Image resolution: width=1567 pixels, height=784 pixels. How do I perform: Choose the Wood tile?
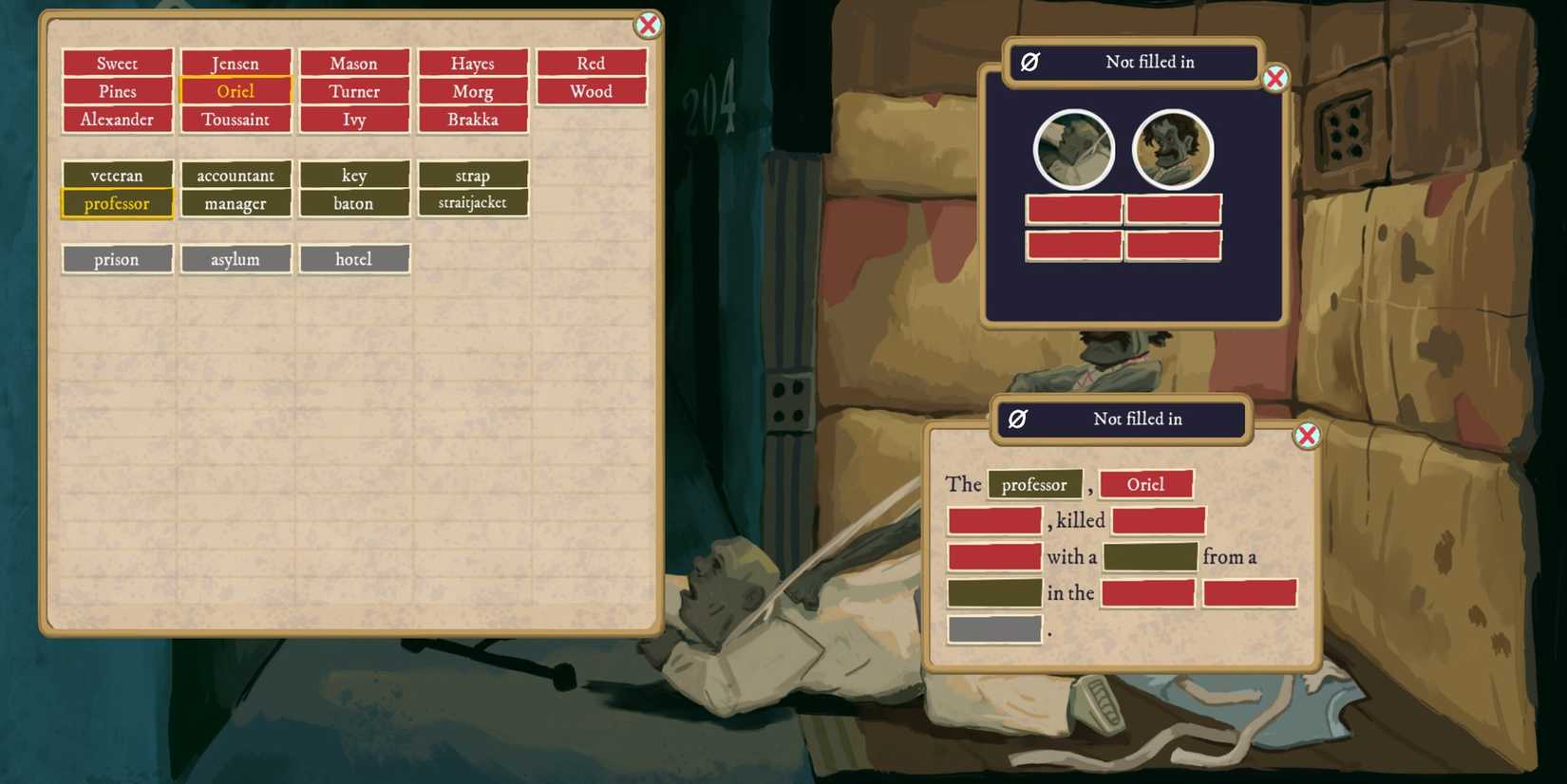point(592,91)
